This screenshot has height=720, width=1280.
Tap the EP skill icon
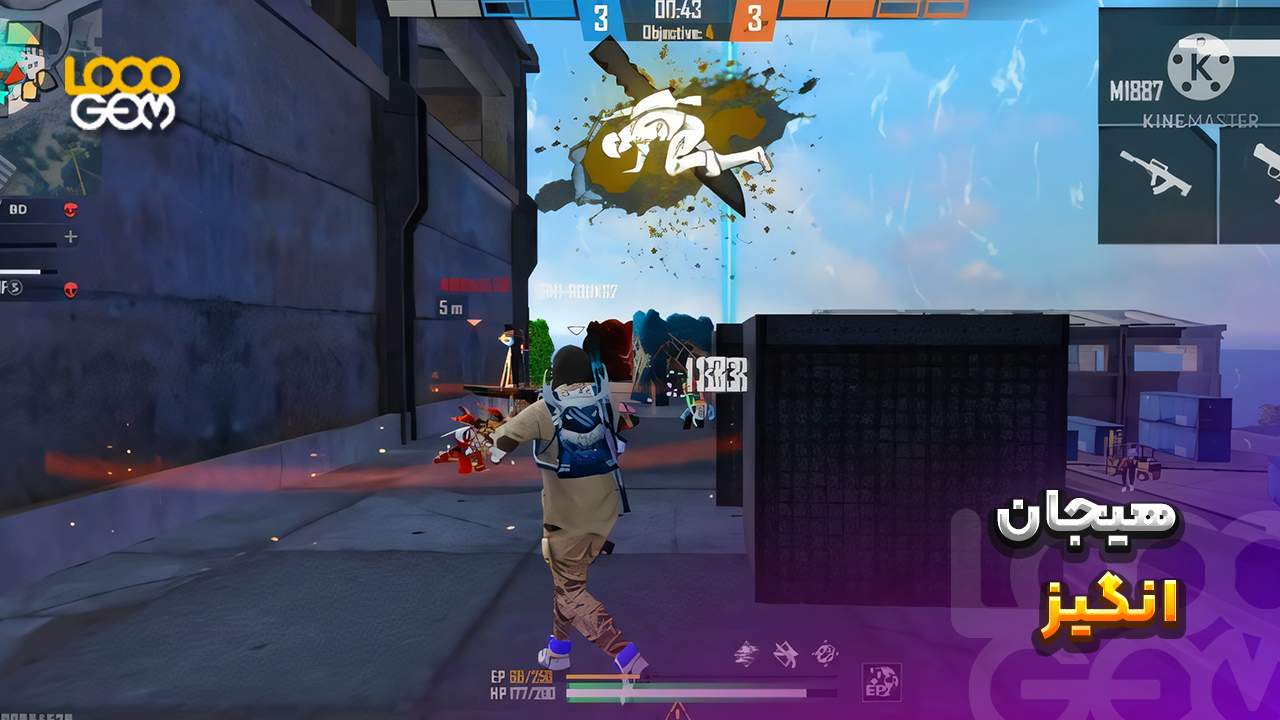pyautogui.click(x=882, y=682)
